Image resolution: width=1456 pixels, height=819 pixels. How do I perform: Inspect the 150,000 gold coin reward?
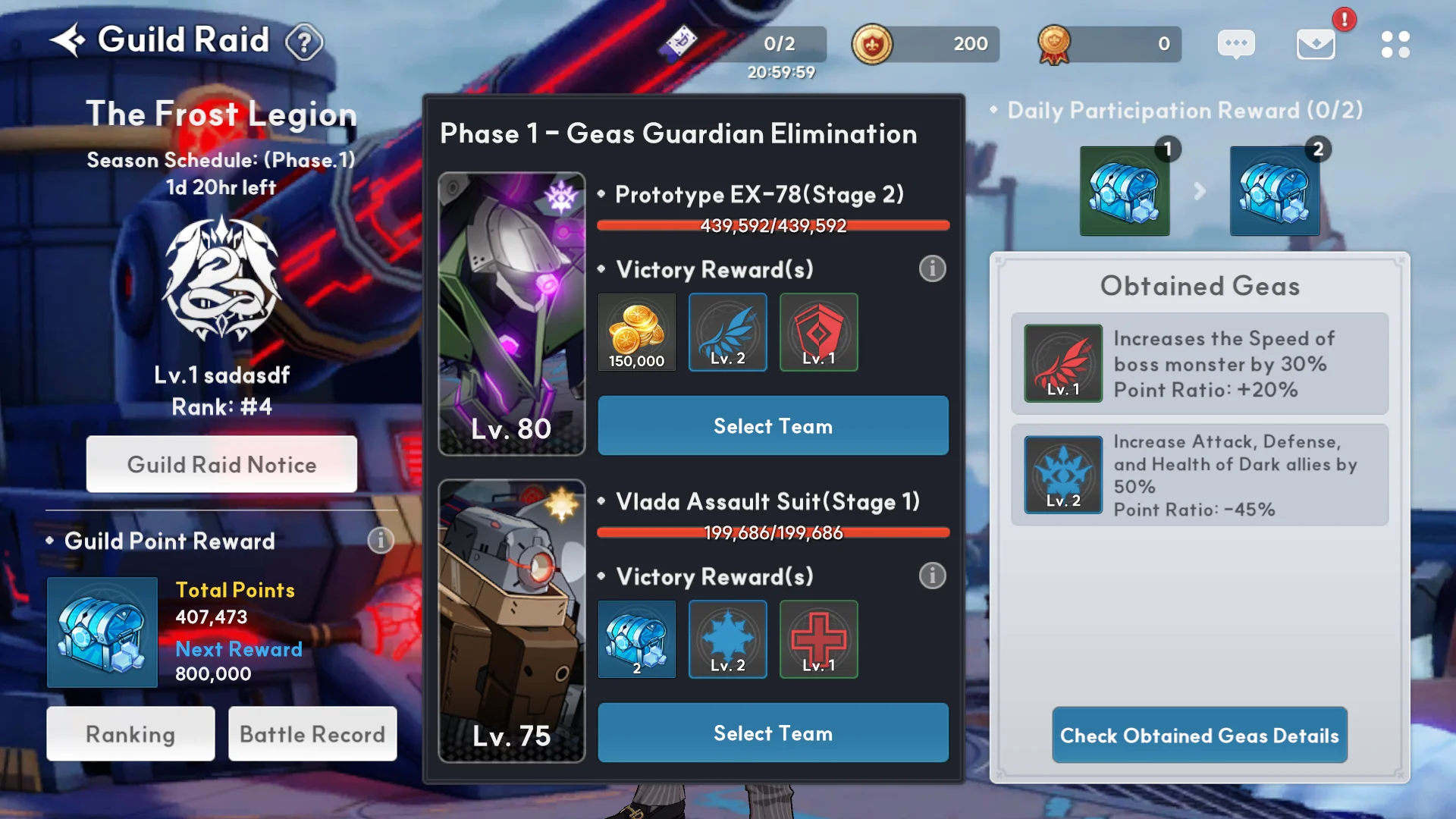click(637, 332)
